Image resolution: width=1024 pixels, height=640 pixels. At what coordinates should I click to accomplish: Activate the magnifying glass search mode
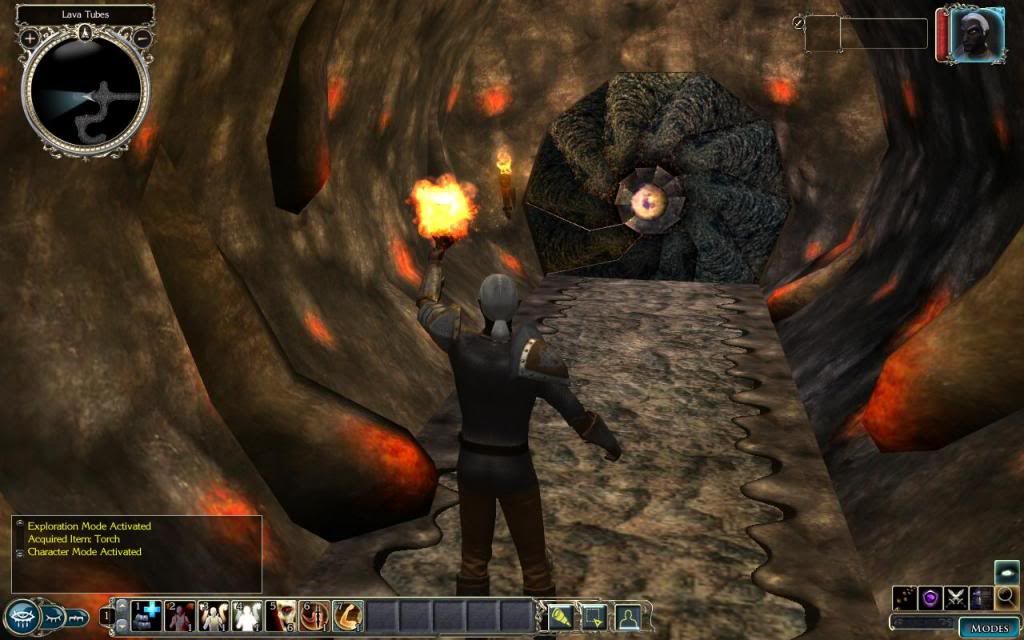click(x=1007, y=597)
